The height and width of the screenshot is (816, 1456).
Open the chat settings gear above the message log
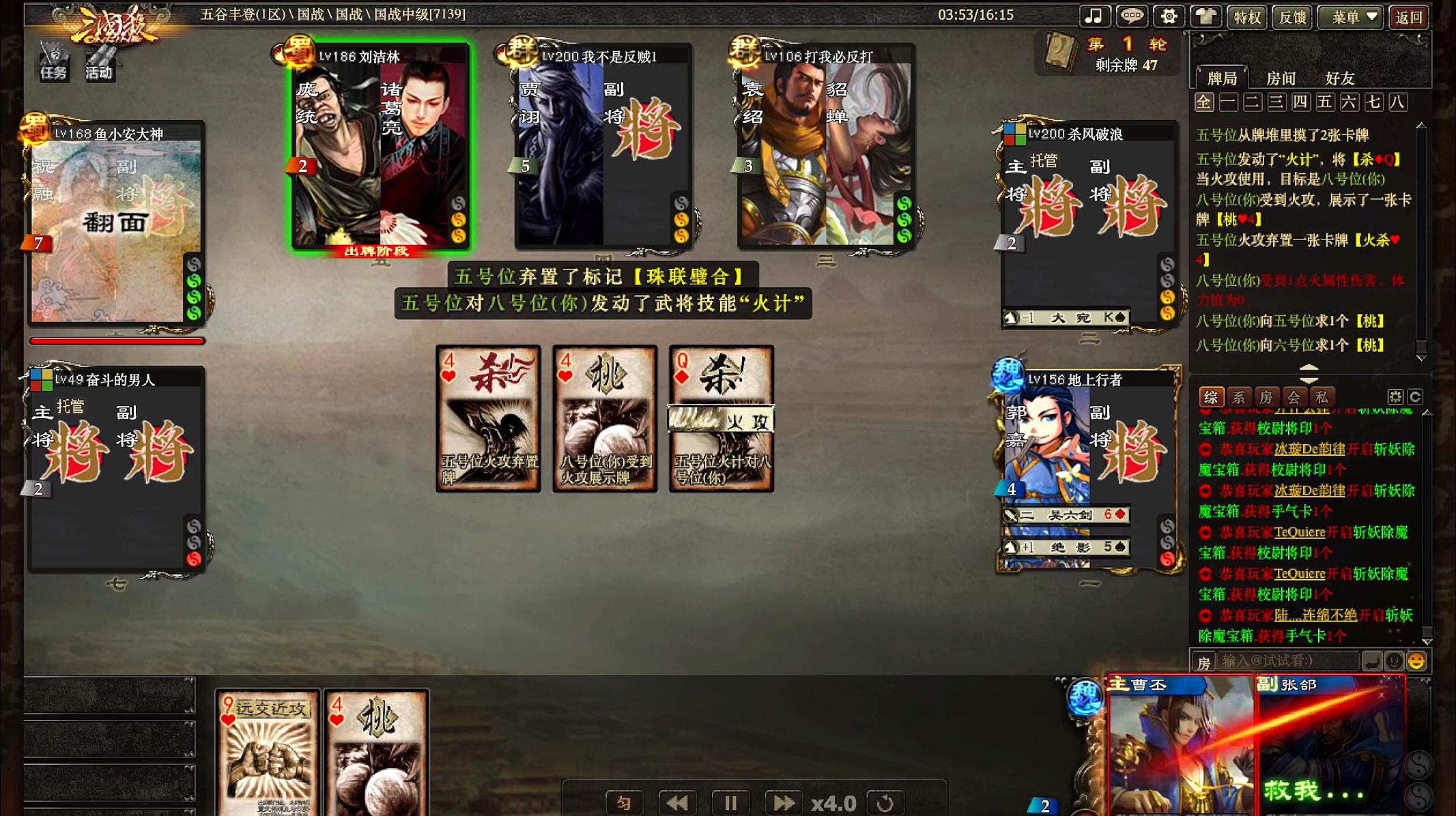click(x=1397, y=396)
